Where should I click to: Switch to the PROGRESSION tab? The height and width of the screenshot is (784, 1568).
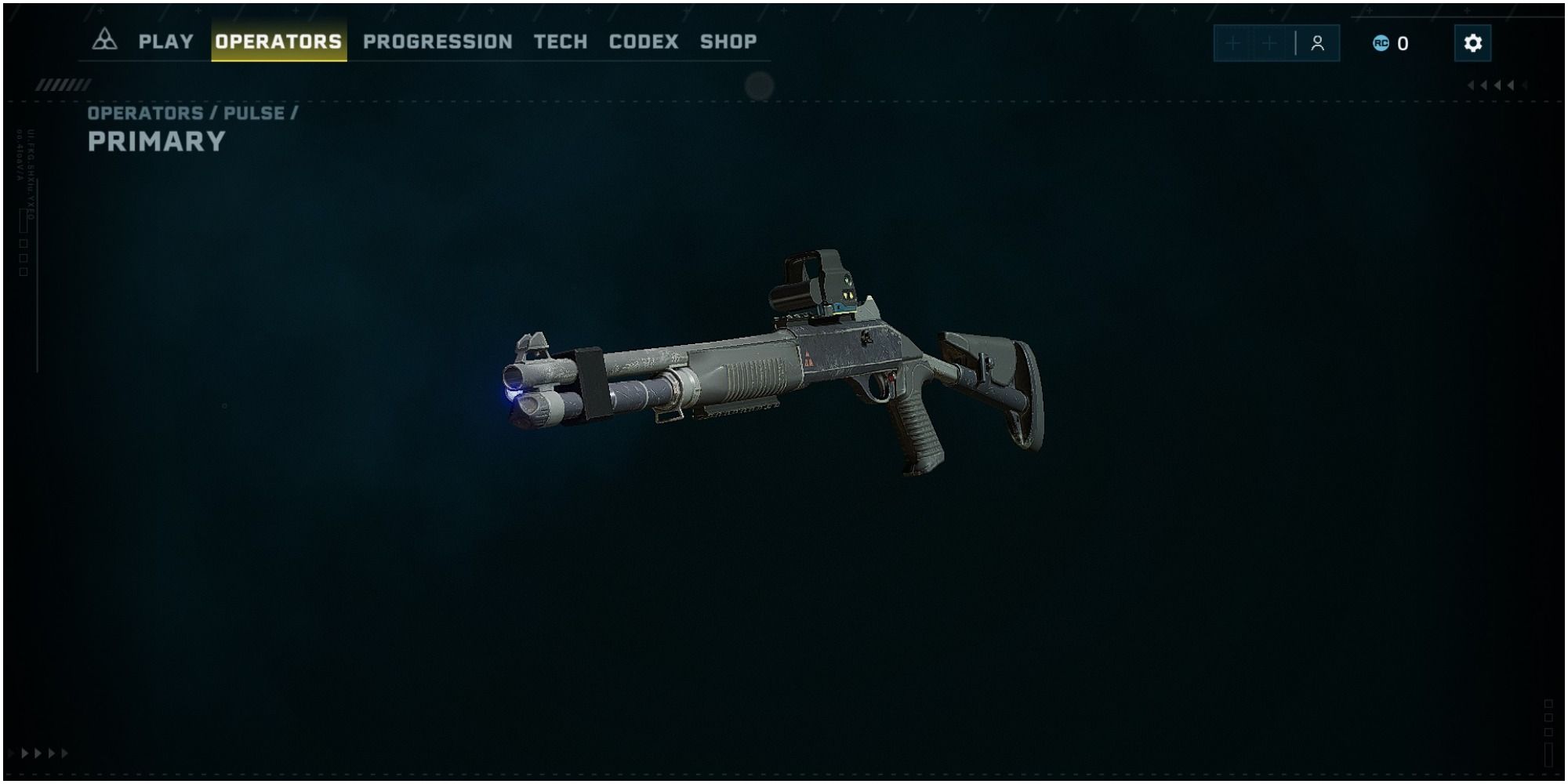click(x=436, y=42)
